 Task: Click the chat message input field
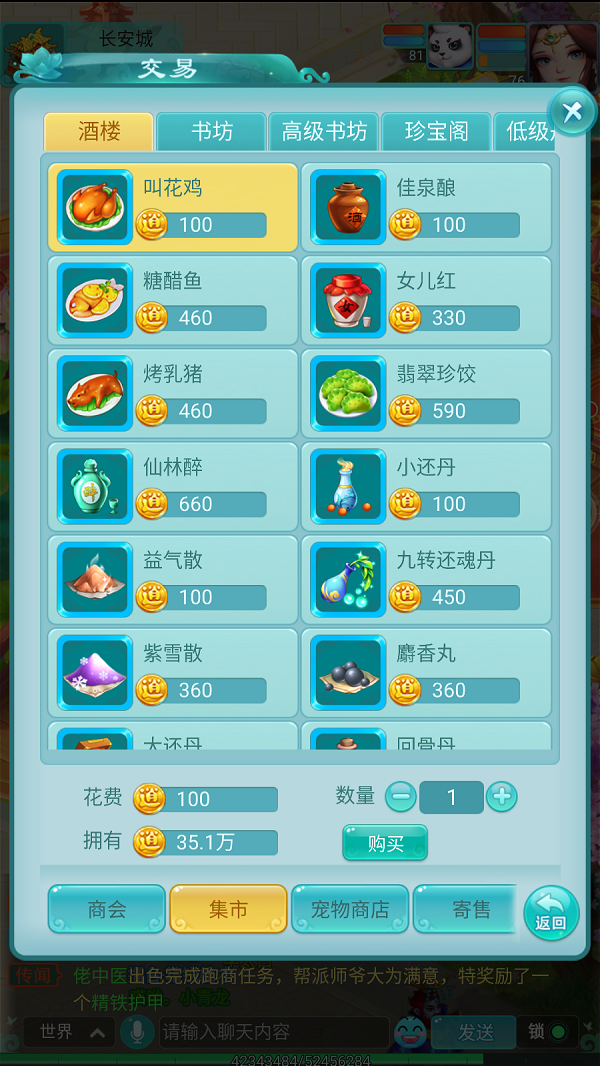click(x=270, y=1031)
